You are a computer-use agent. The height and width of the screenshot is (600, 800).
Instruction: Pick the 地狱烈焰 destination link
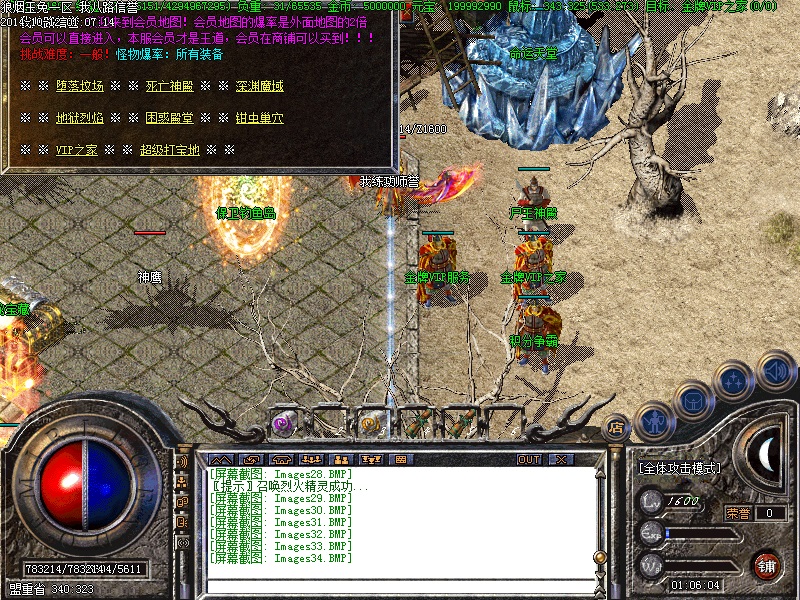[x=79, y=118]
